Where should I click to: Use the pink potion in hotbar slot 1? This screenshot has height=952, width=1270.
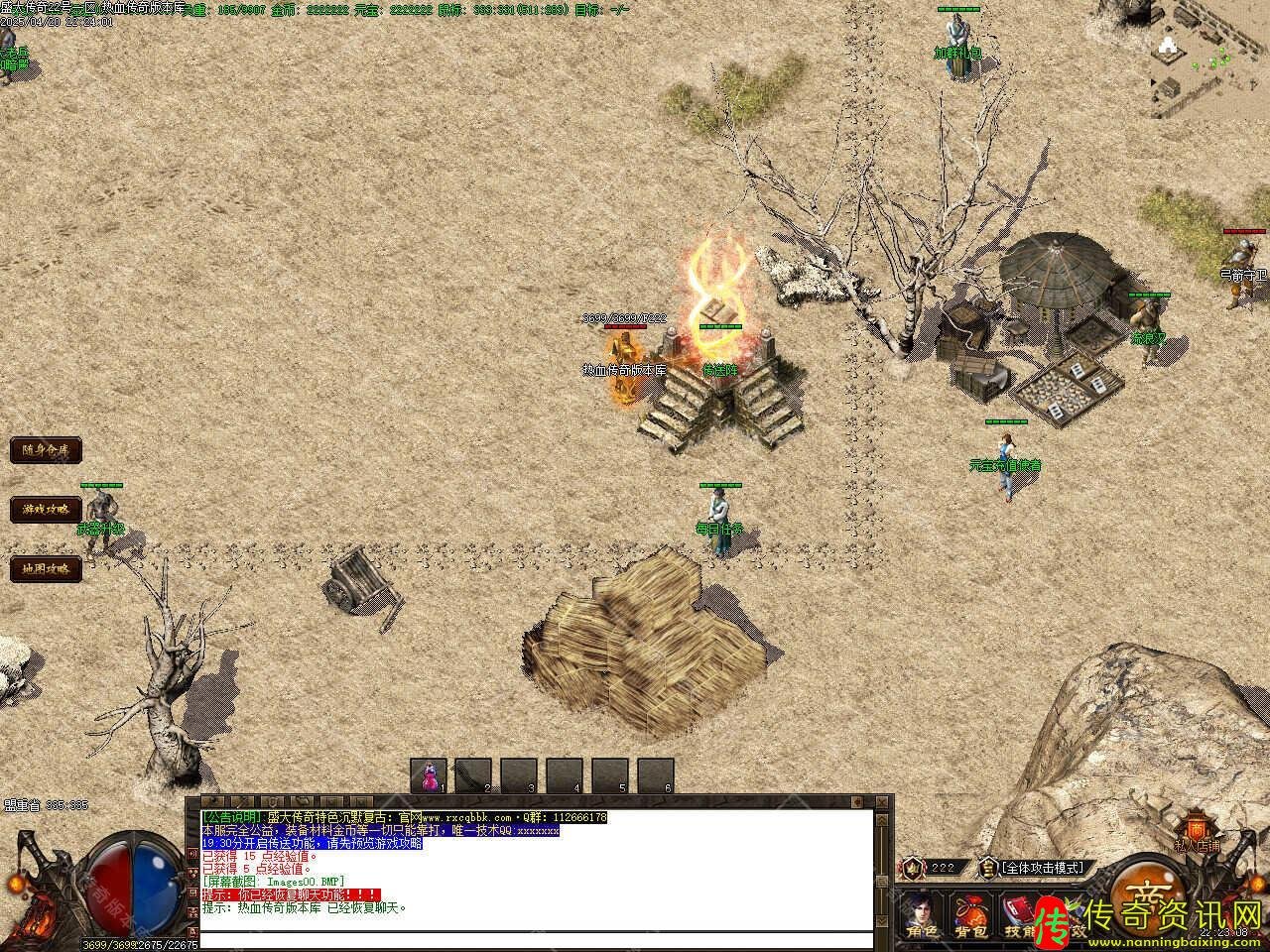click(430, 774)
